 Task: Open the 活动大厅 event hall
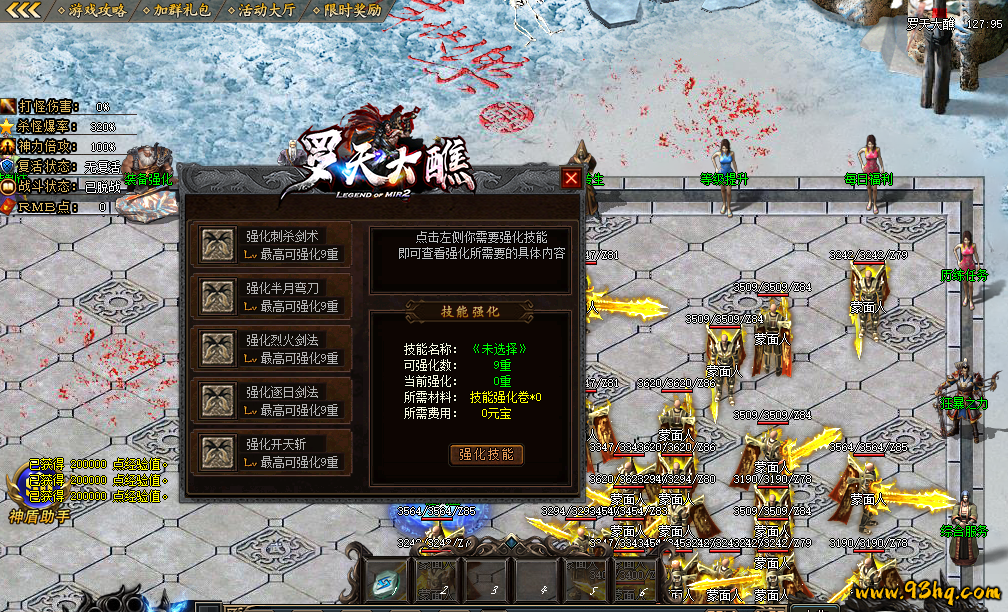pos(267,10)
